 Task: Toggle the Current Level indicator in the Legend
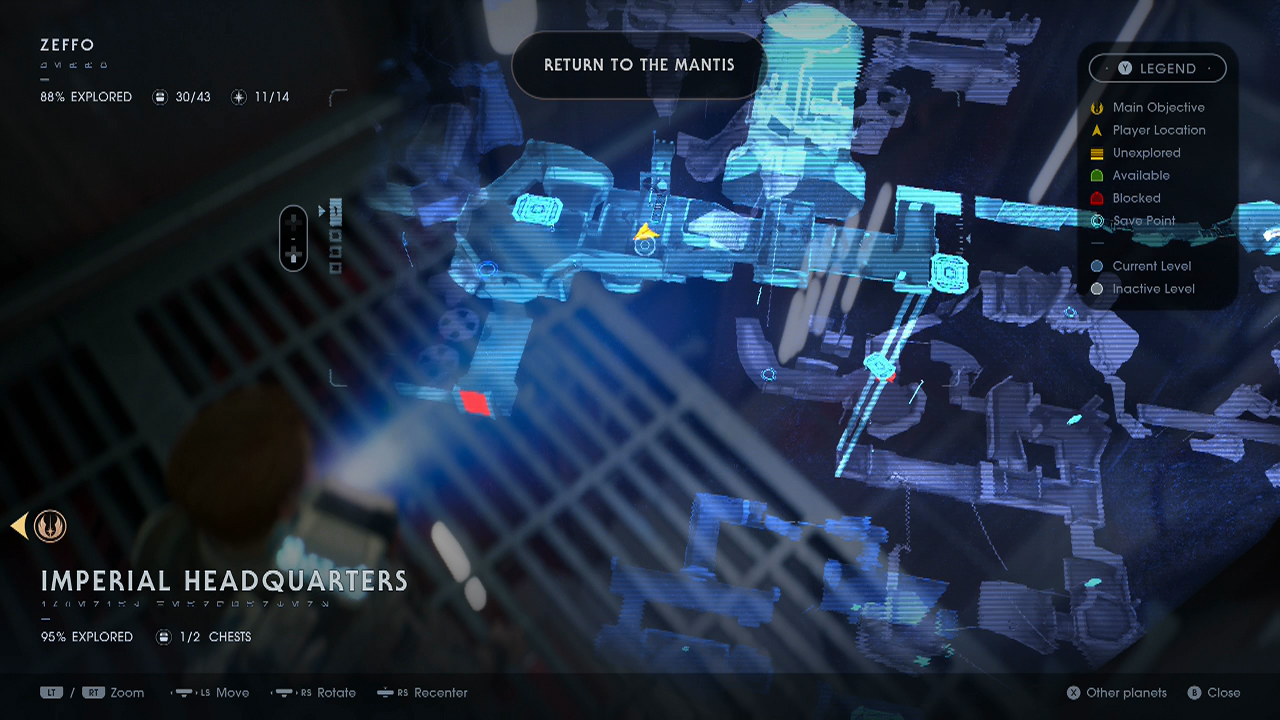pyautogui.click(x=1097, y=266)
